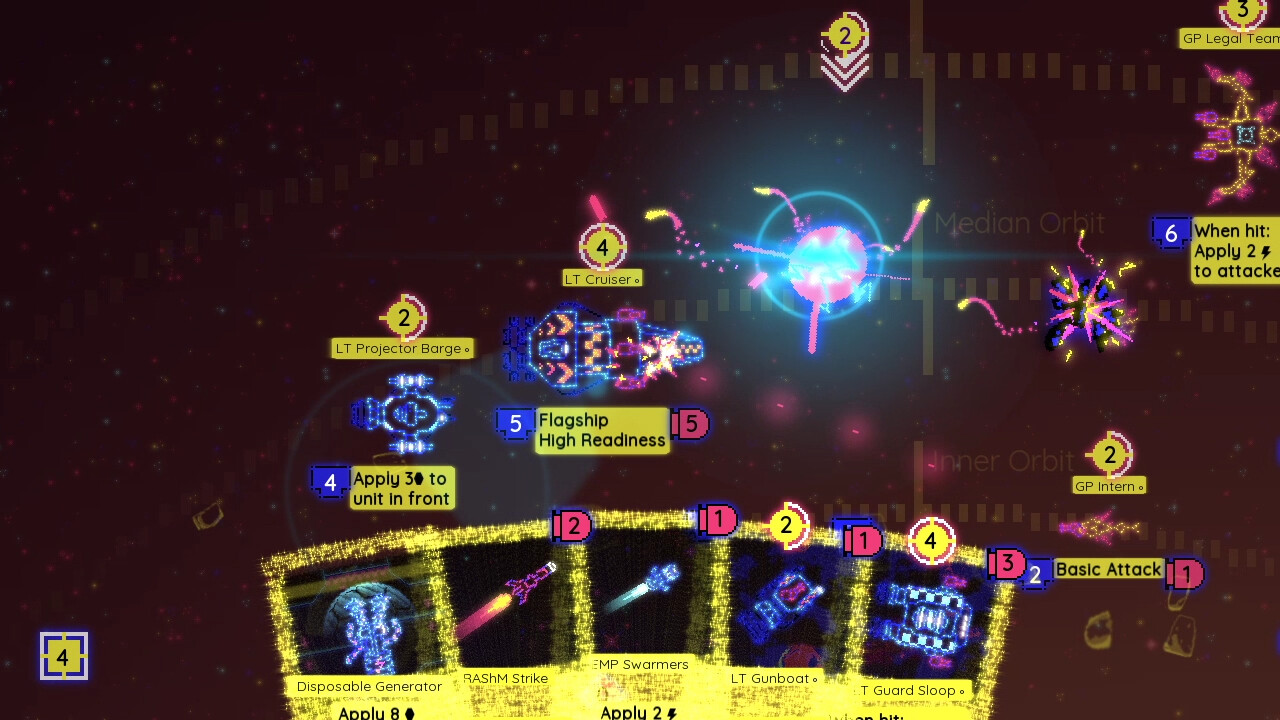Click the blue 6 shield marker near GP Legal Team
The image size is (1280, 720).
click(1171, 233)
